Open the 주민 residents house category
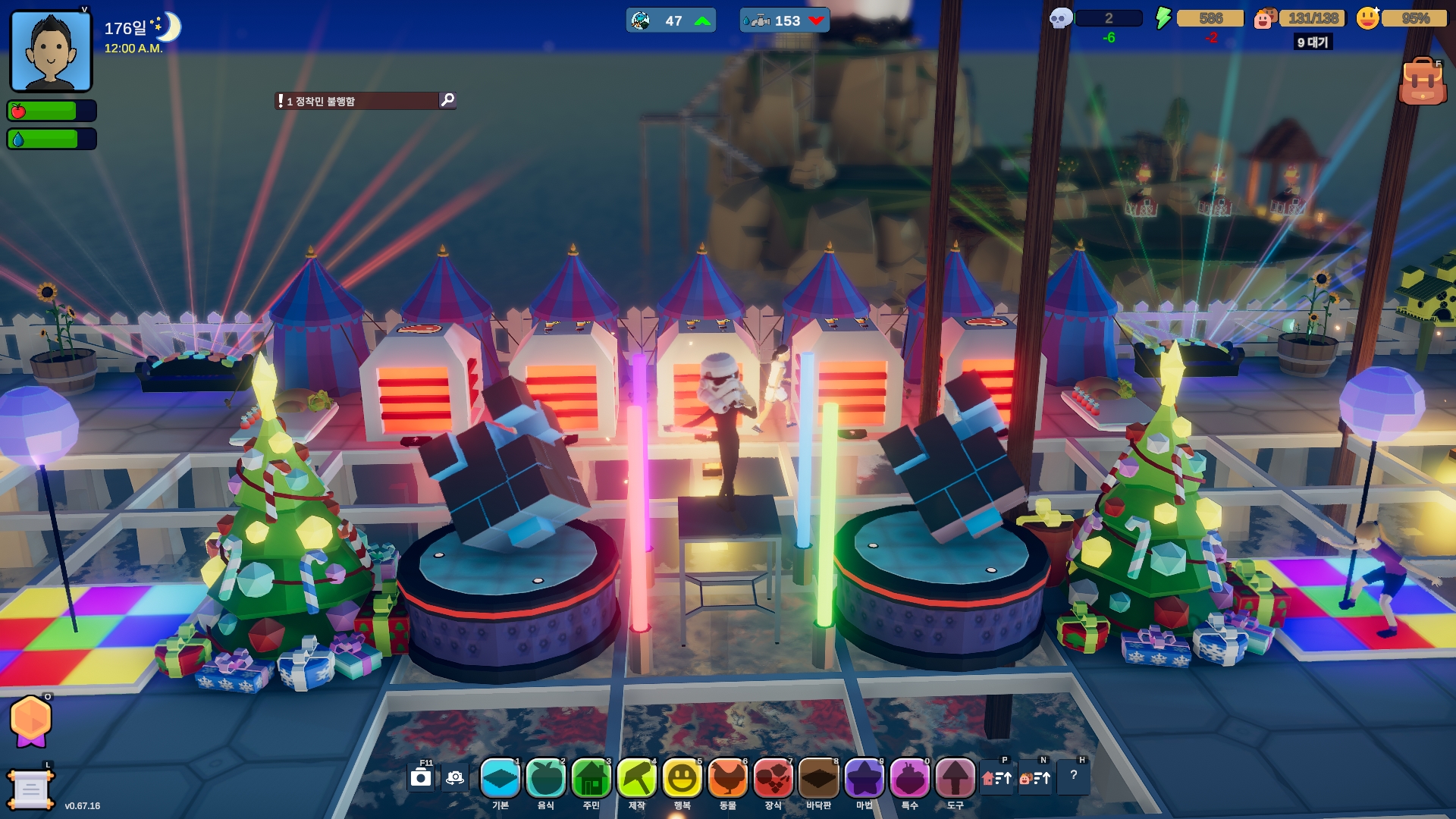The image size is (1456, 819). coord(591,779)
